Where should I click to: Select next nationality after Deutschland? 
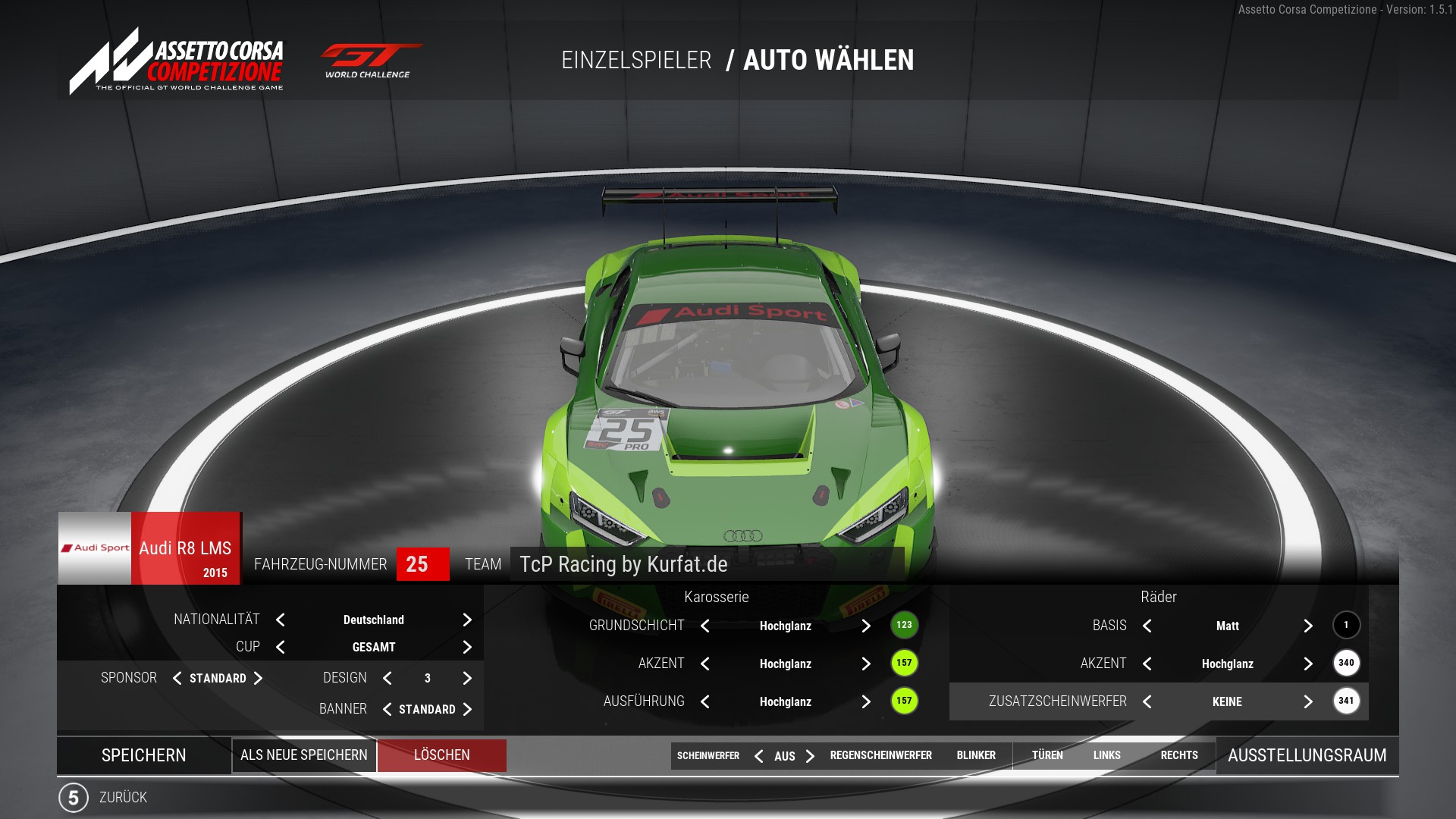pyautogui.click(x=467, y=620)
